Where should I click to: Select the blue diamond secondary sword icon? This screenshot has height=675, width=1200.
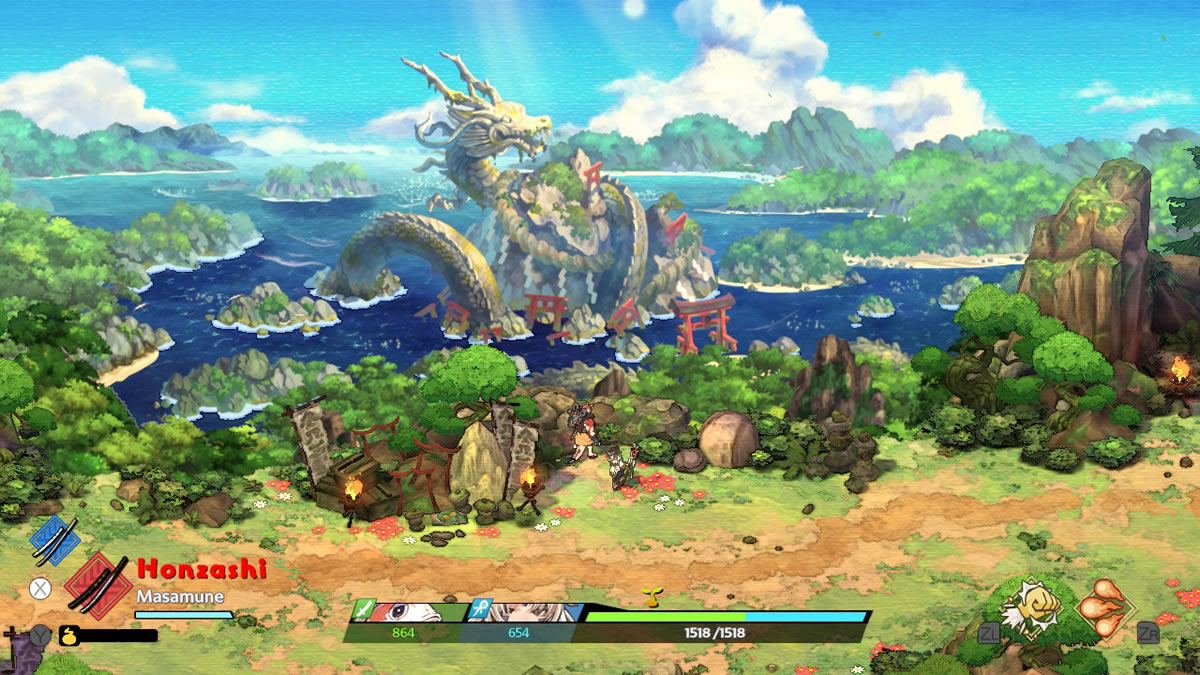[x=54, y=540]
